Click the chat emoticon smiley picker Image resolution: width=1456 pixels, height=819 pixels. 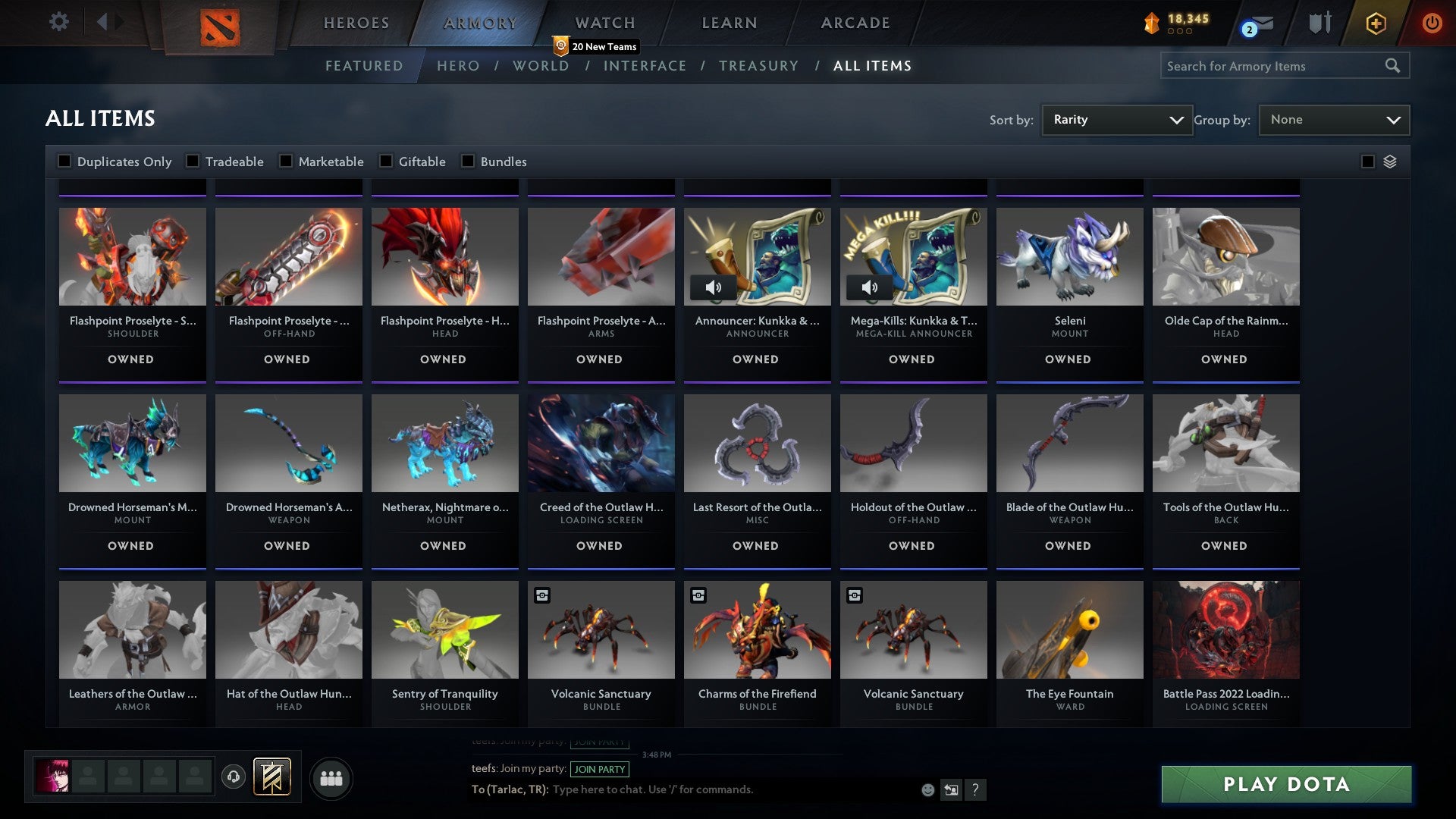pyautogui.click(x=927, y=789)
